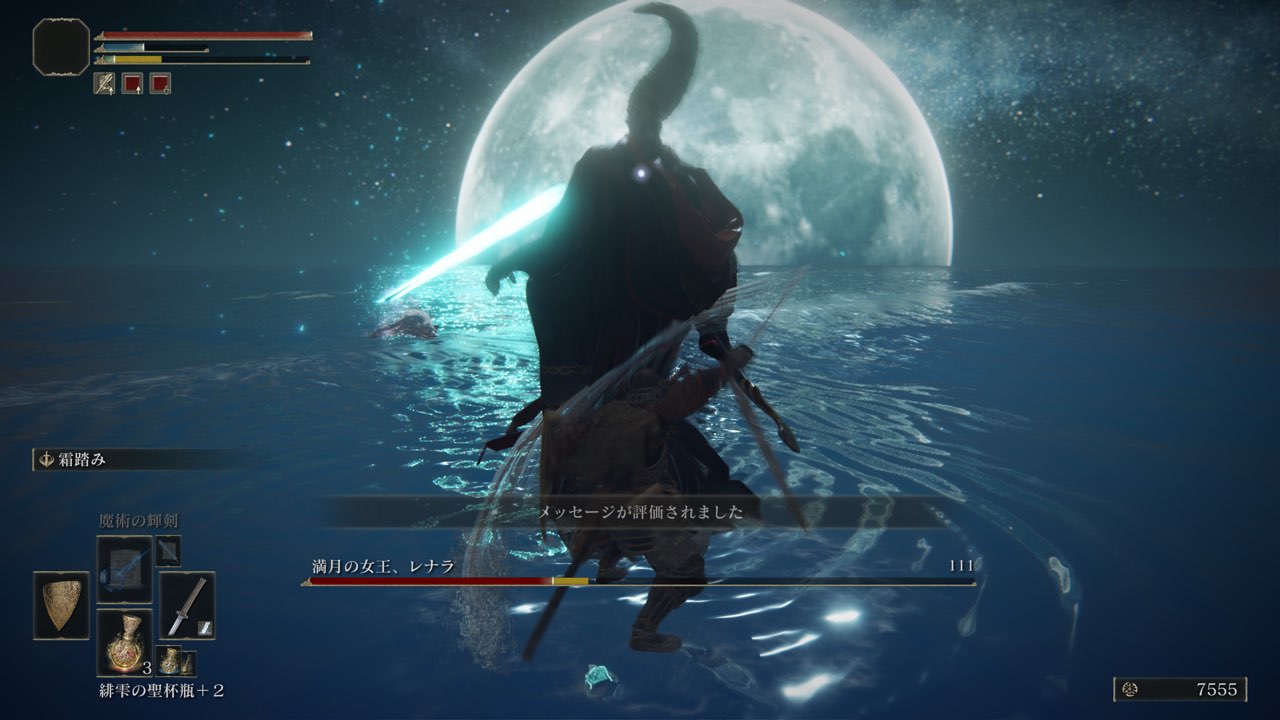Inspect the red square up-arrow status icon

[132, 84]
